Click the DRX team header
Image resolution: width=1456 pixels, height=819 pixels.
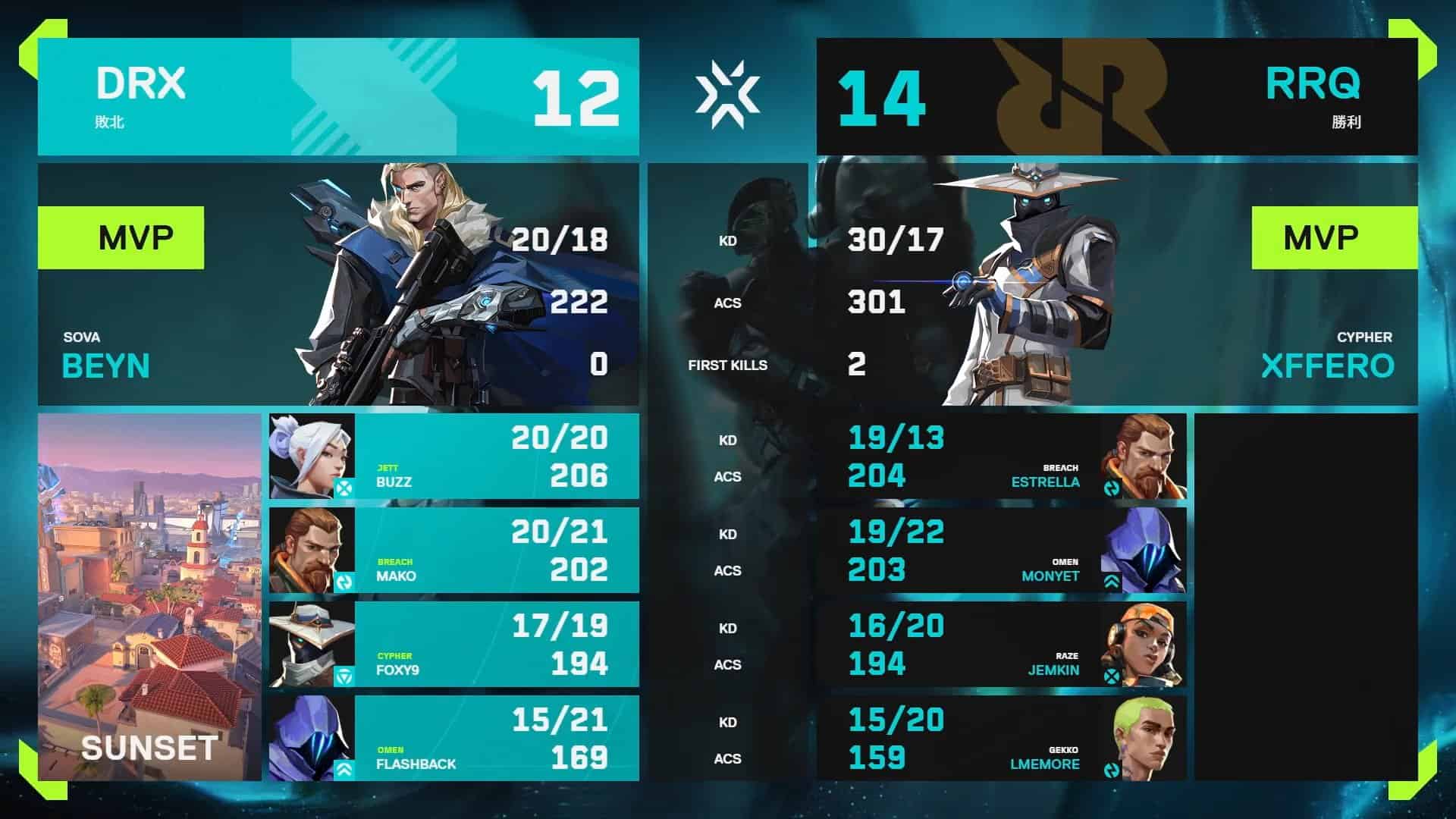tap(338, 97)
